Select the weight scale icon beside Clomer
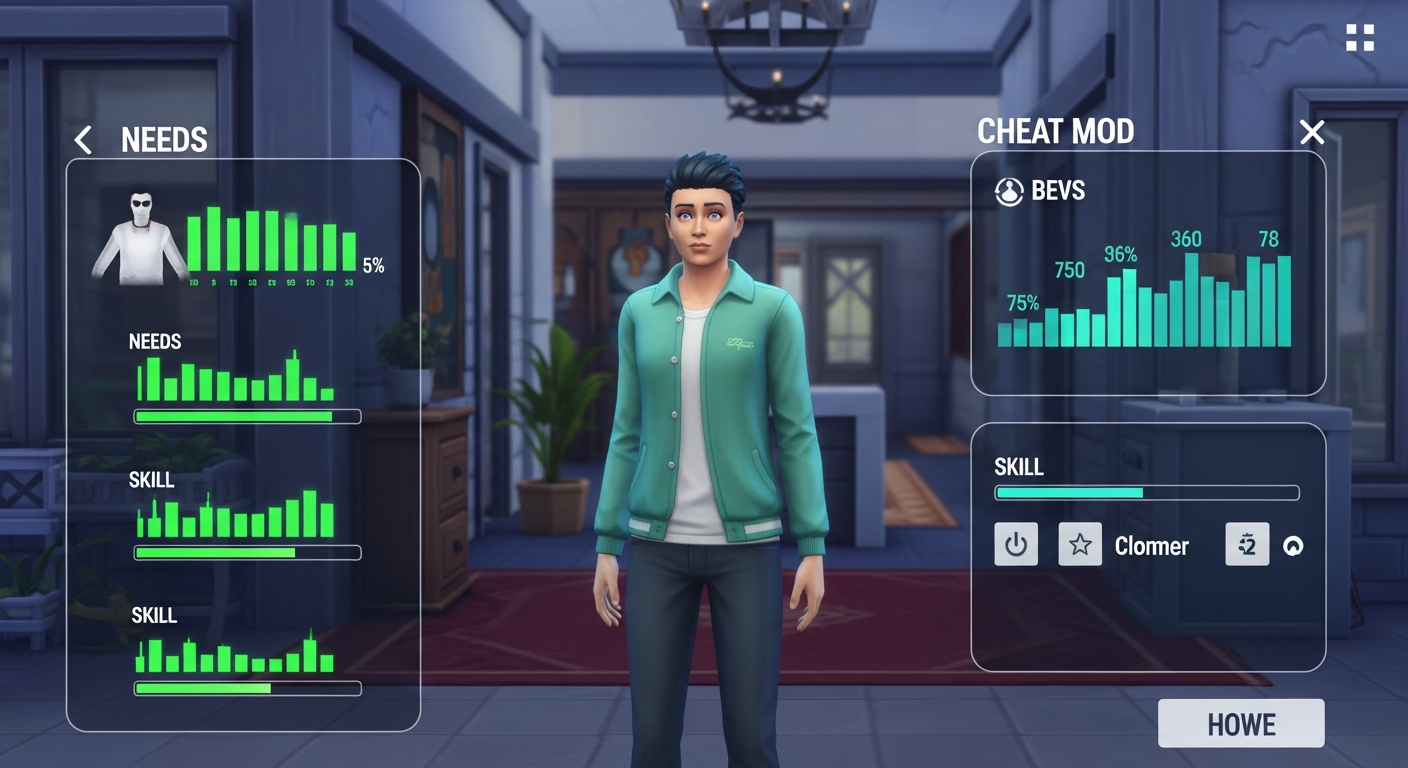The width and height of the screenshot is (1408, 768). tap(1246, 545)
